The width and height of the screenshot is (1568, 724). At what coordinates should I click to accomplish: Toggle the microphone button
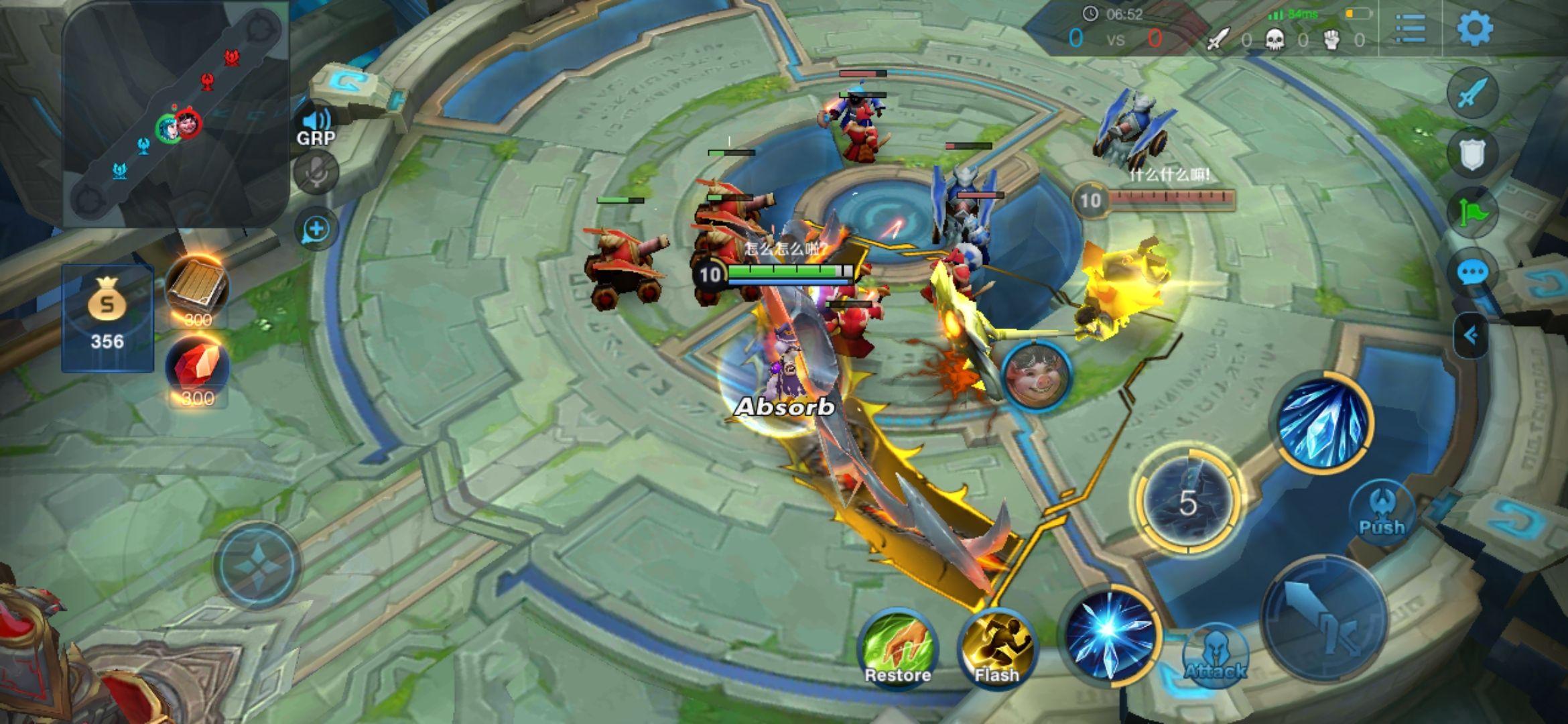pos(316,173)
